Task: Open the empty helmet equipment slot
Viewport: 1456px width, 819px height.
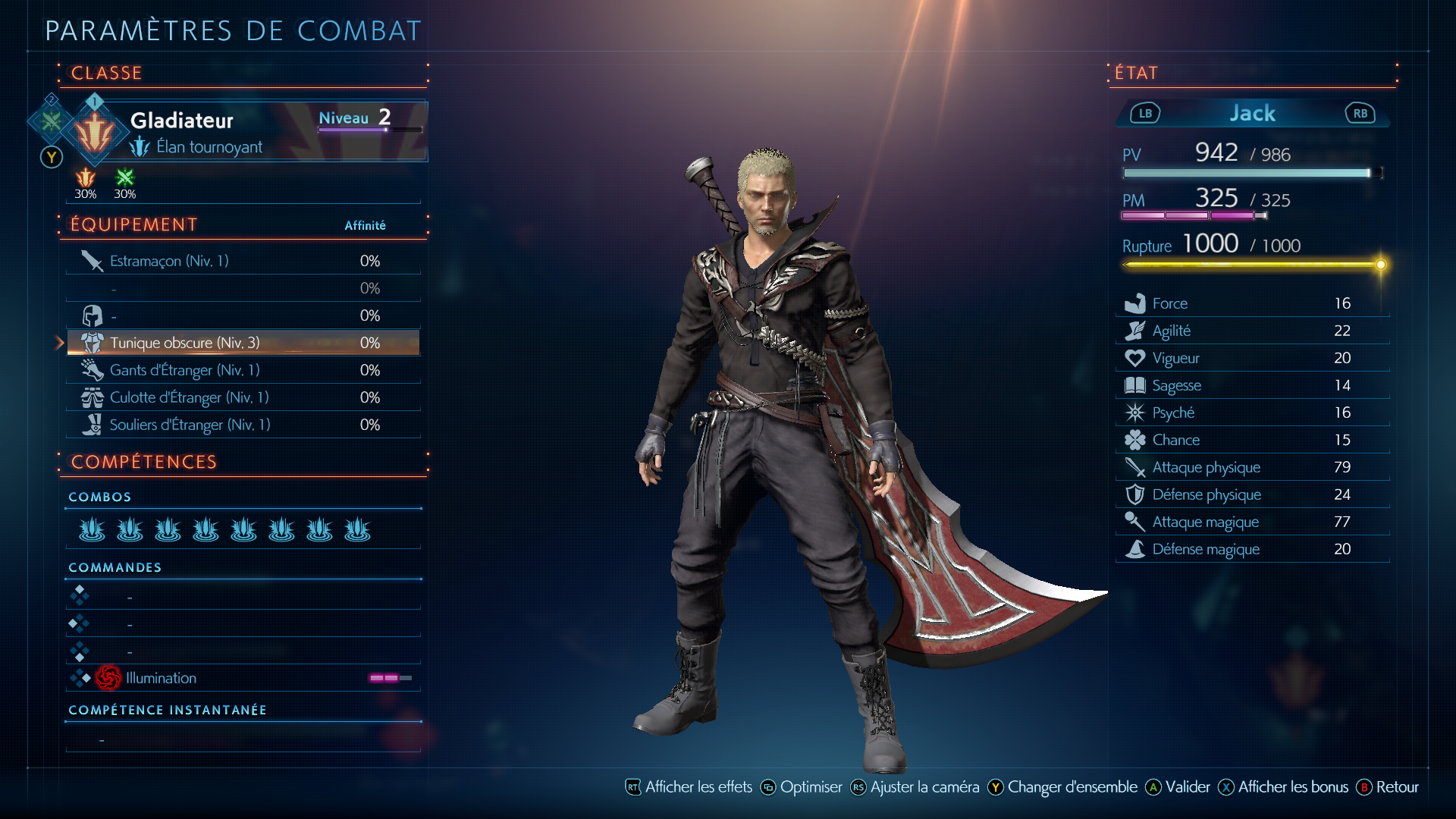Action: (x=243, y=315)
